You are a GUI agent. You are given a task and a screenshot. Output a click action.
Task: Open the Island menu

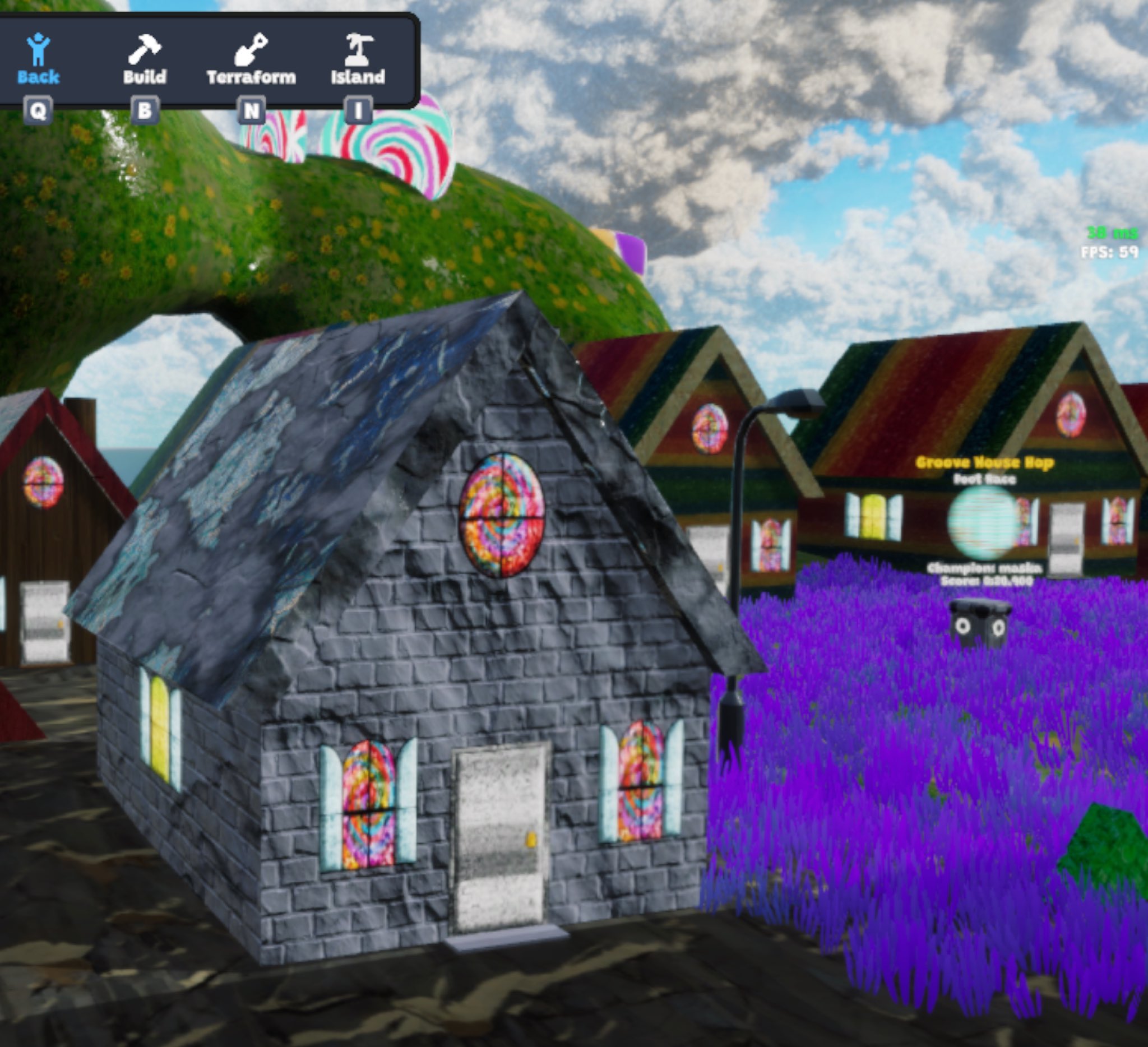coord(358,59)
